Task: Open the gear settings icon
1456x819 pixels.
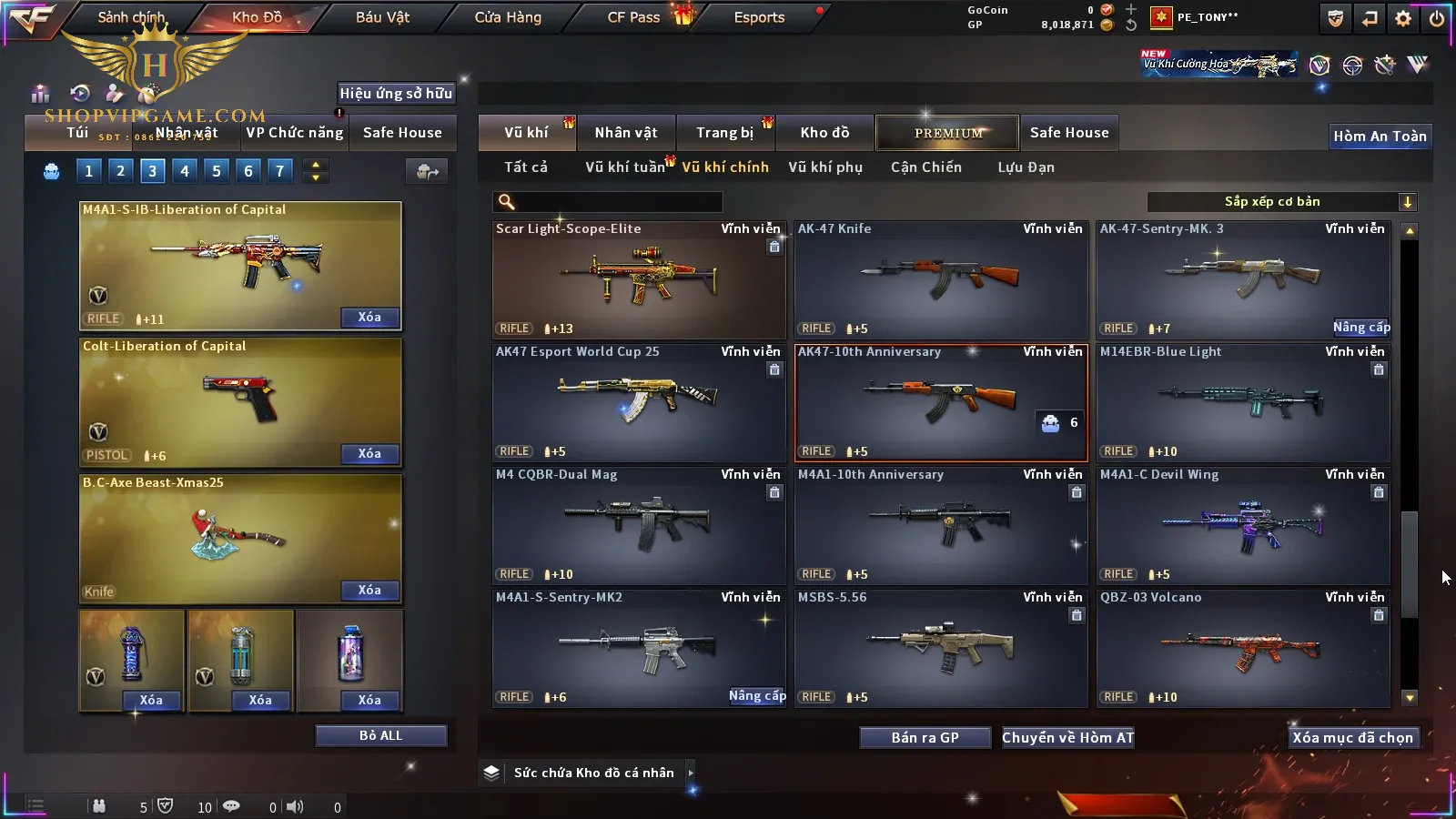Action: pyautogui.click(x=1403, y=18)
